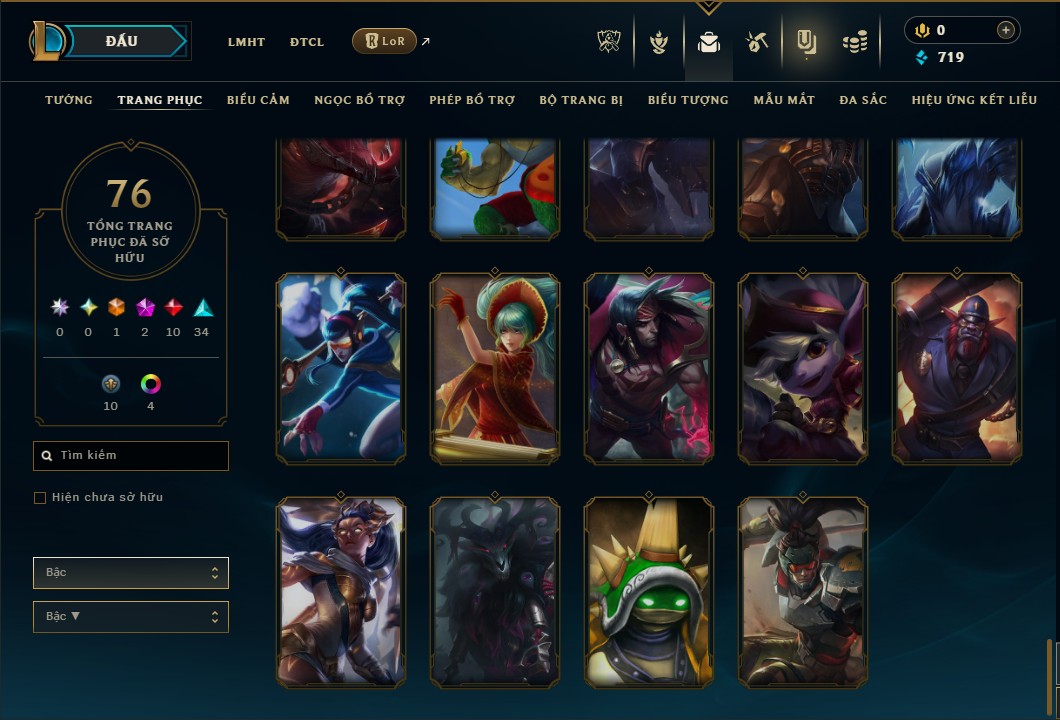Viewport: 1060px width, 720px height.
Task: Open the HIỆU ỨNG KẾT LIỄU tab
Action: tap(974, 100)
